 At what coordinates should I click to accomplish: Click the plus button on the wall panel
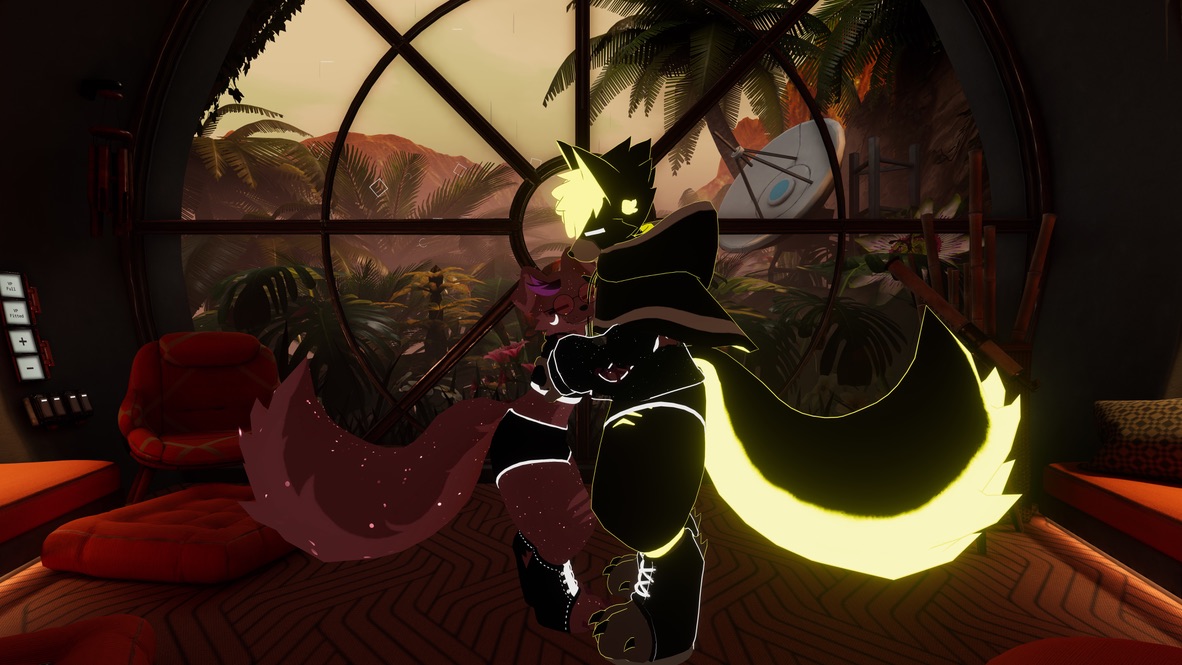click(x=22, y=340)
